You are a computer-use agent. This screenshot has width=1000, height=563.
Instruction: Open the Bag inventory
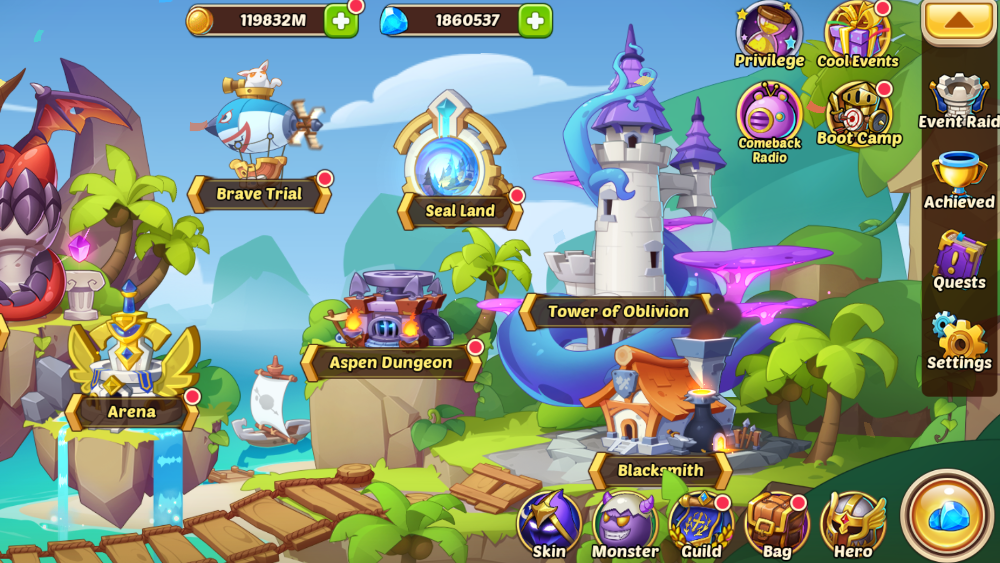(x=777, y=525)
